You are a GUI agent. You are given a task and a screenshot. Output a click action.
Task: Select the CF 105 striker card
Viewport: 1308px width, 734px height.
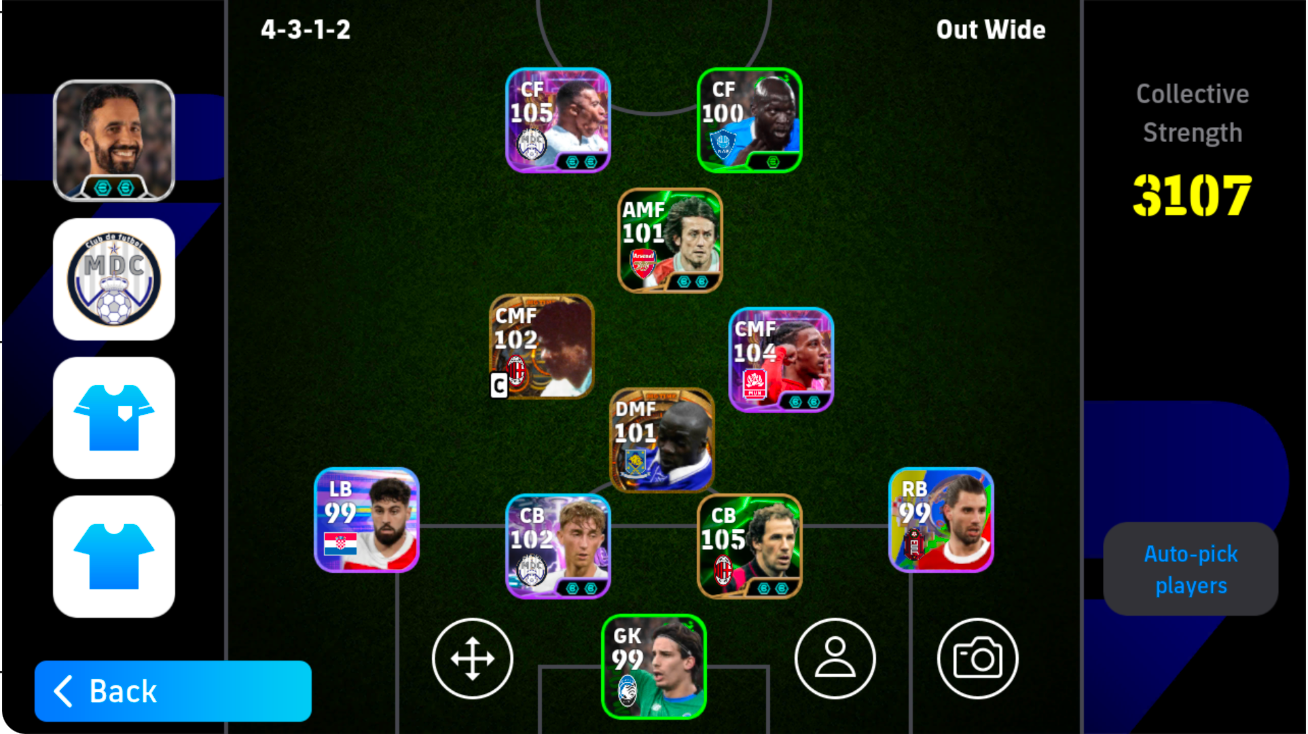557,120
